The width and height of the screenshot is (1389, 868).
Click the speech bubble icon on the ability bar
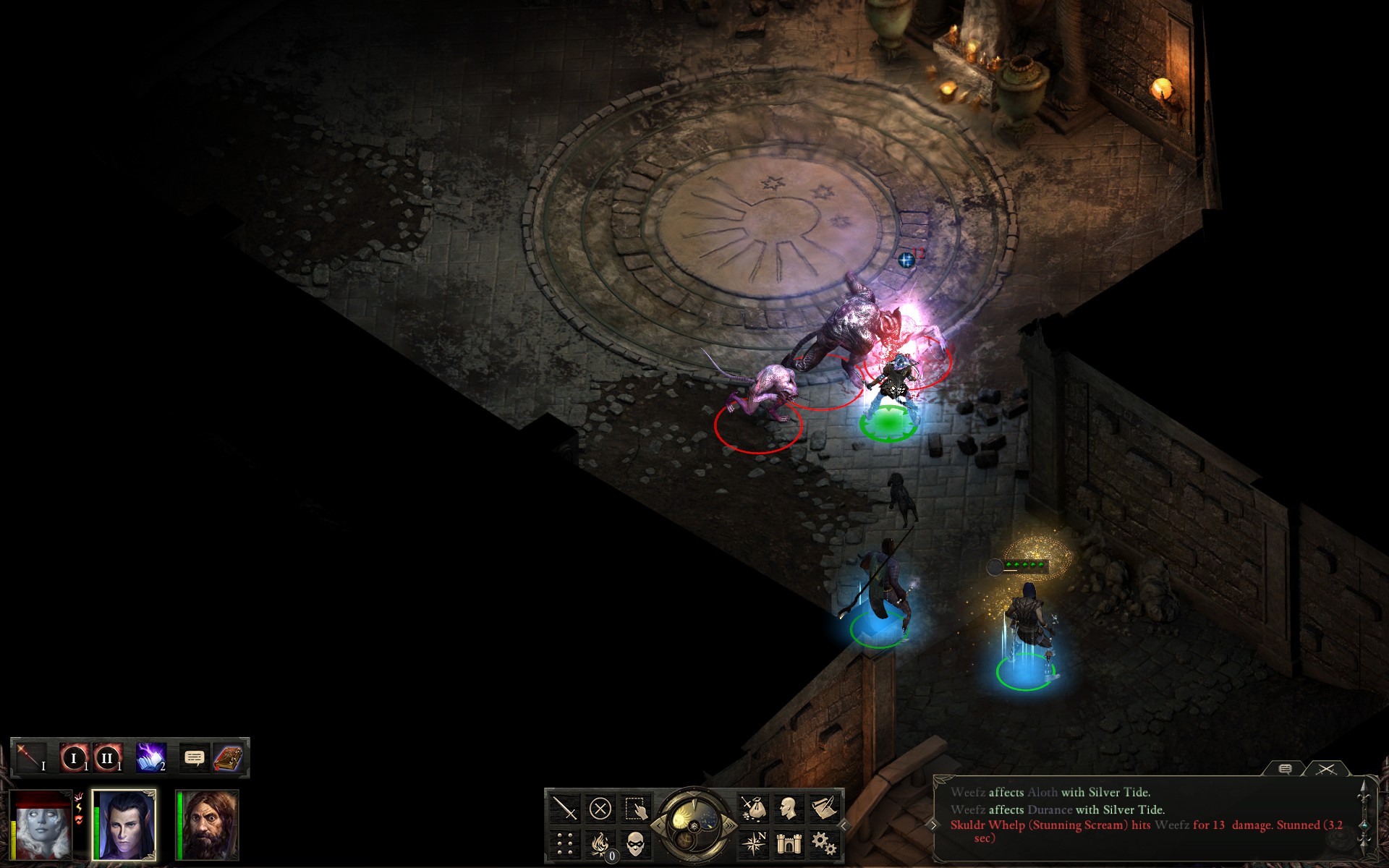click(x=194, y=757)
